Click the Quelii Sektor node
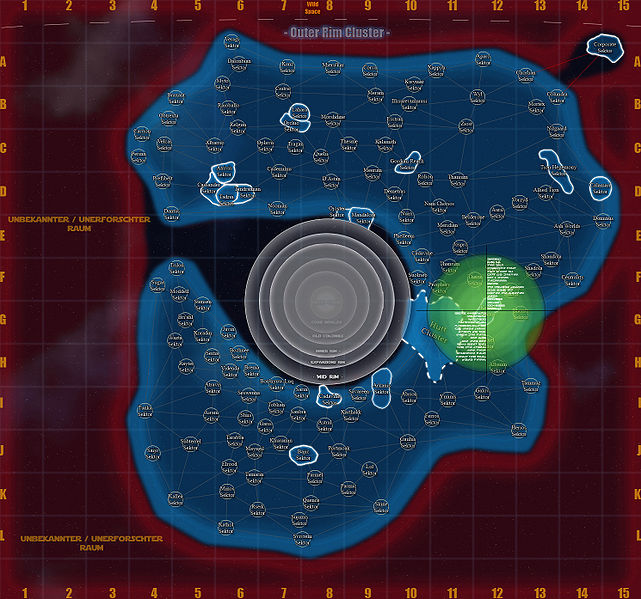The height and width of the screenshot is (599, 641). pos(321,156)
